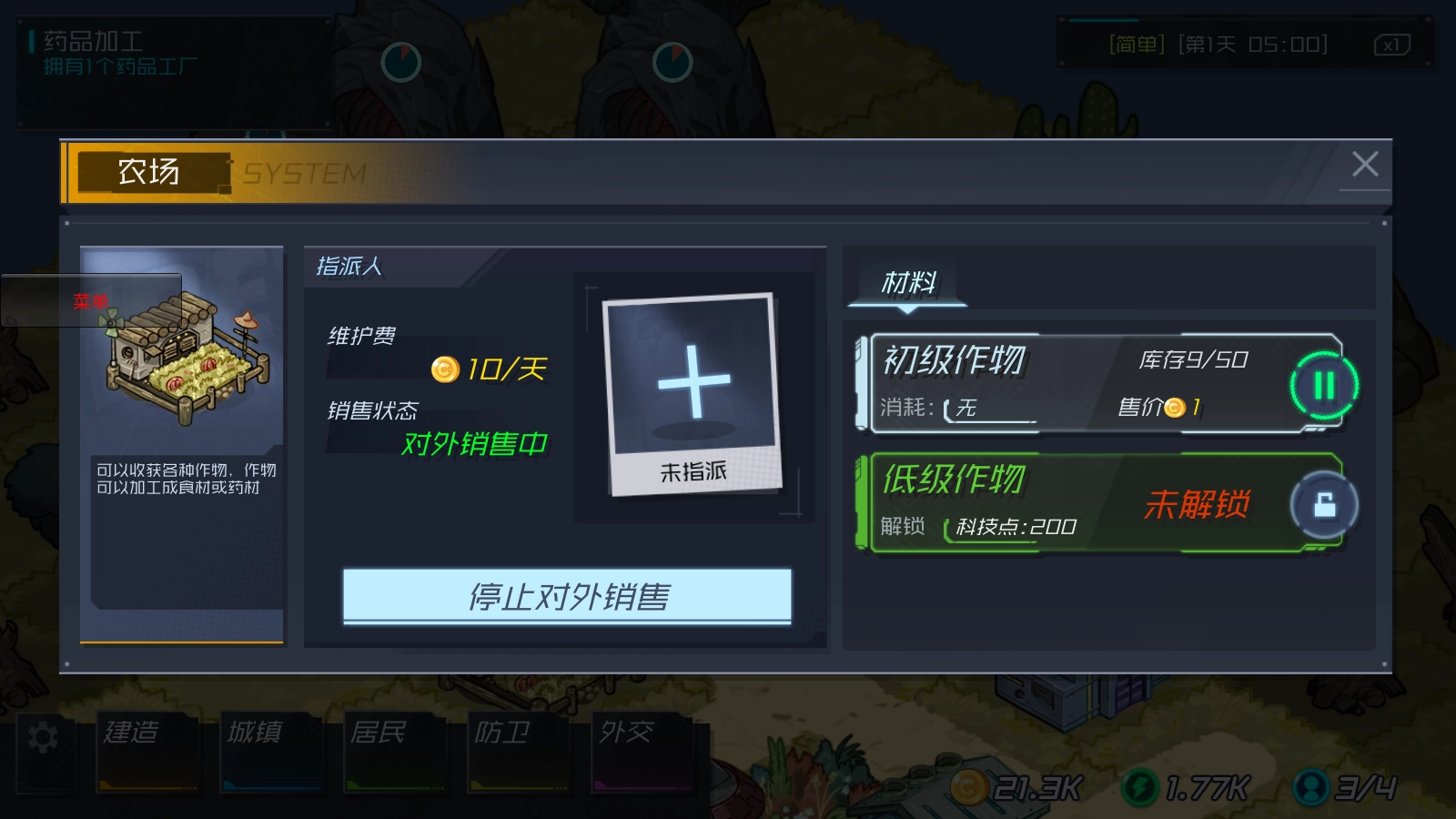Open the 建造 build menu
The height and width of the screenshot is (819, 1456).
[148, 748]
